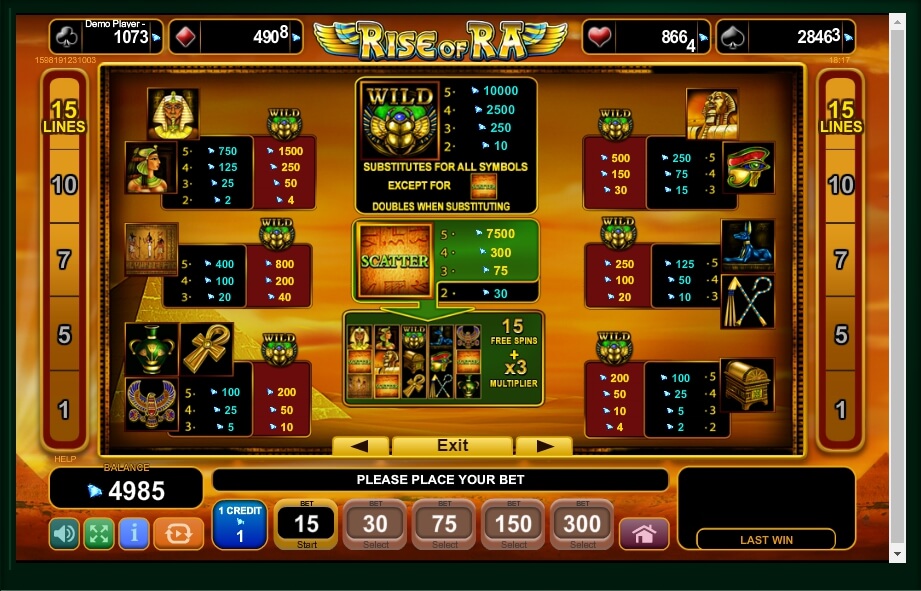Go to the previous paytable page arrow
This screenshot has height=591, width=921.
[x=360, y=446]
